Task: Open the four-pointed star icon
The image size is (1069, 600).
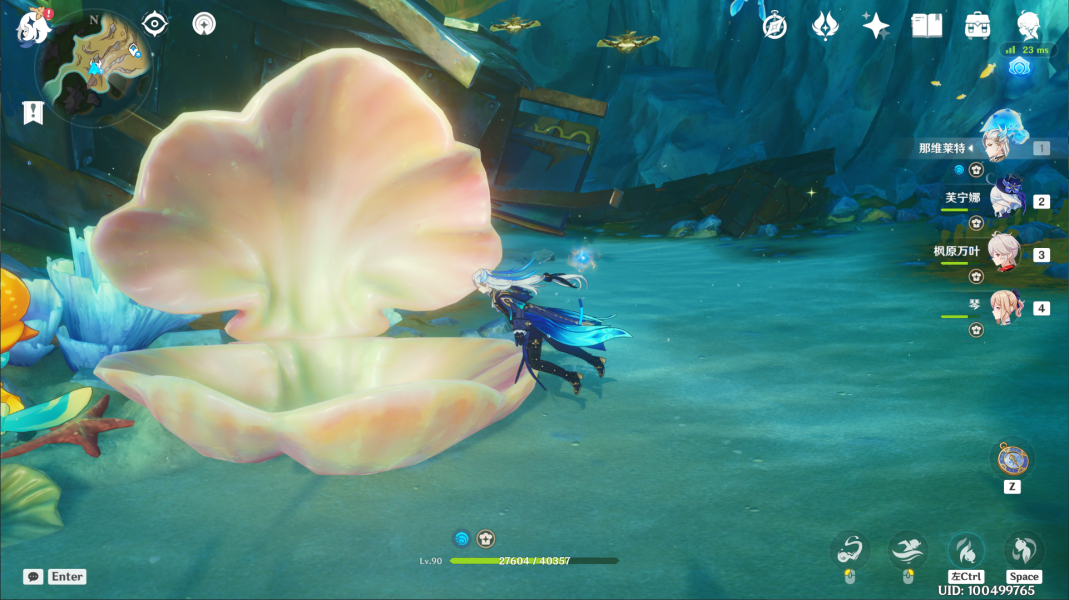Action: pos(876,26)
